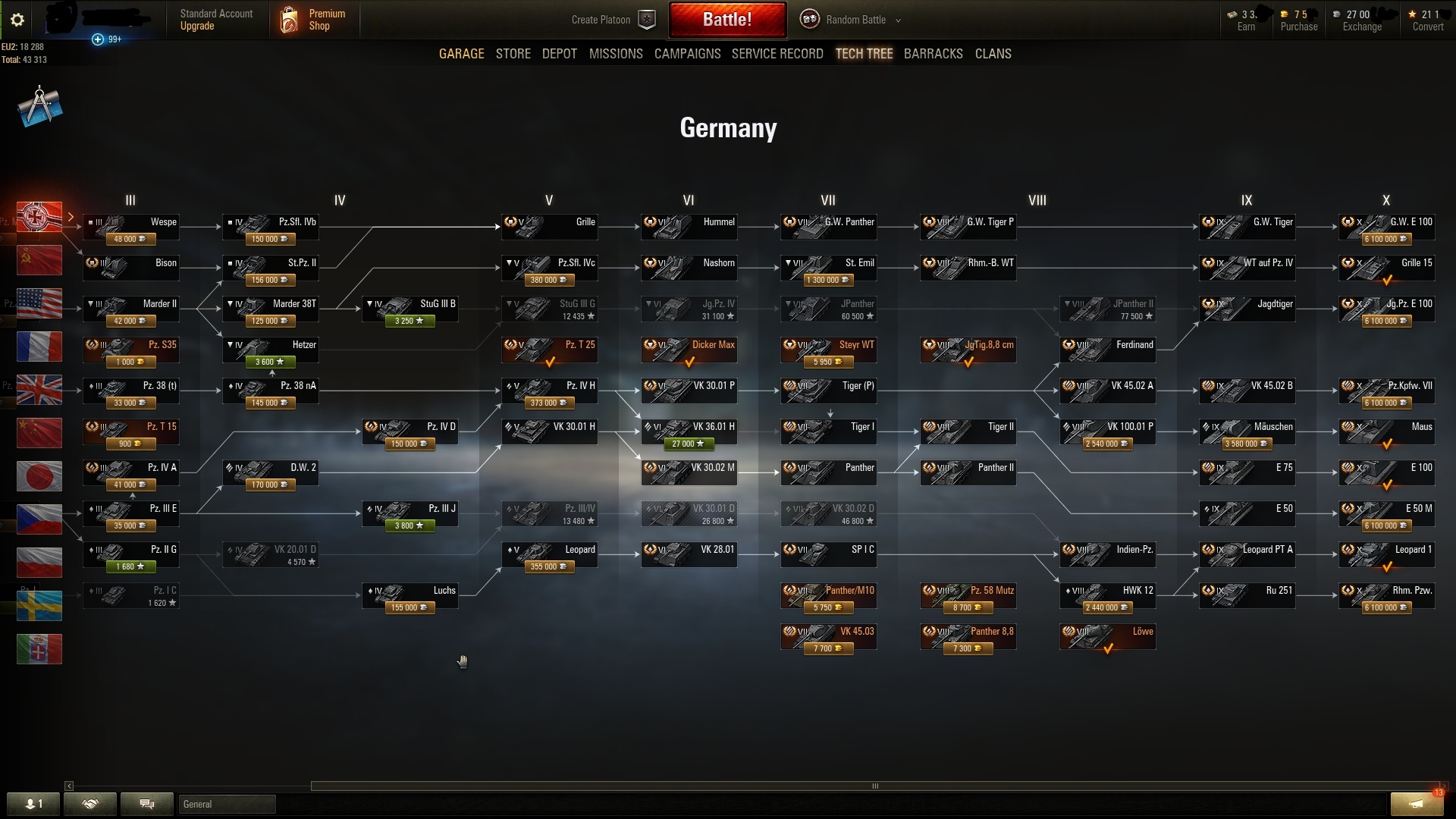Click the Create Platoon icon
Screen dimensions: 1456x819
pos(645,20)
